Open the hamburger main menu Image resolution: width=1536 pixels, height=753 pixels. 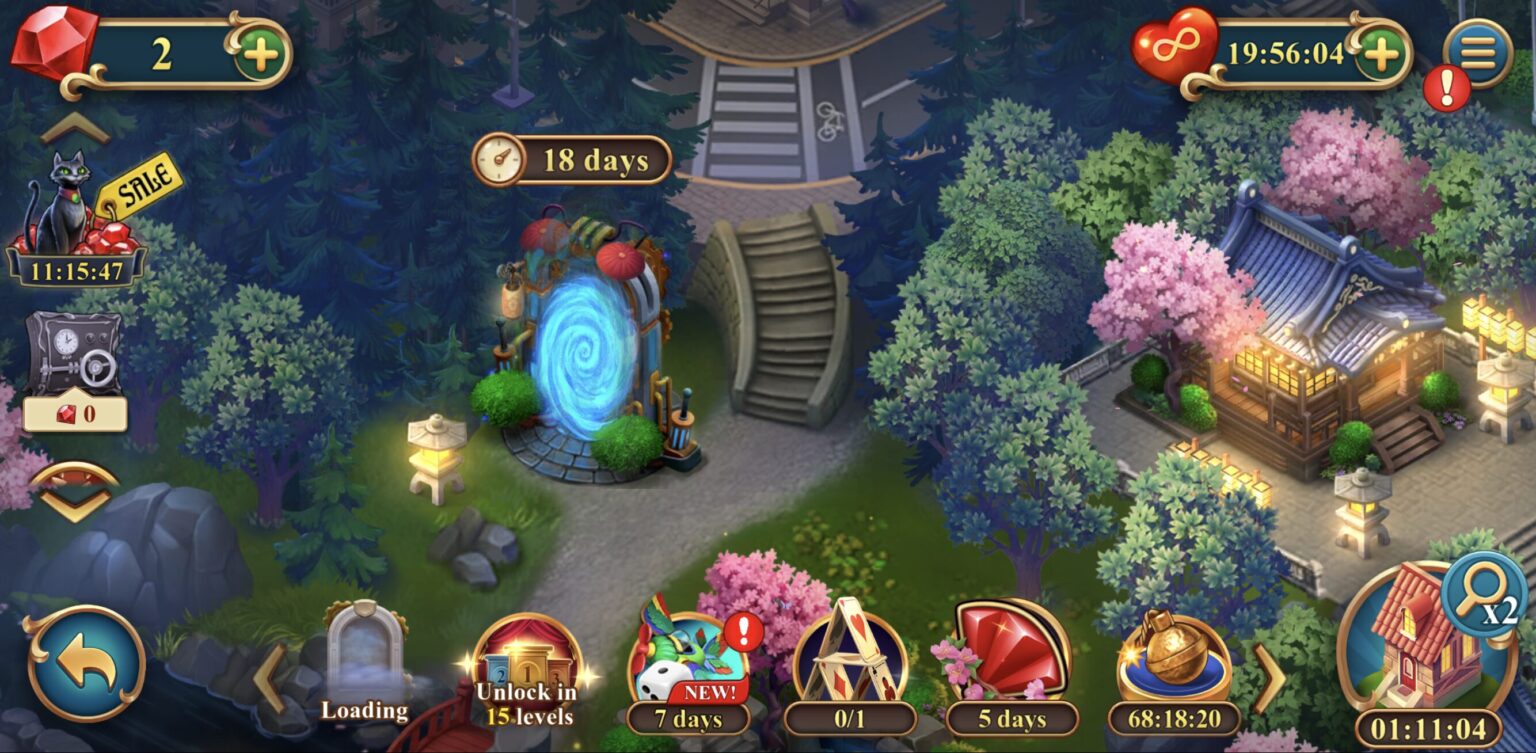click(x=1477, y=50)
